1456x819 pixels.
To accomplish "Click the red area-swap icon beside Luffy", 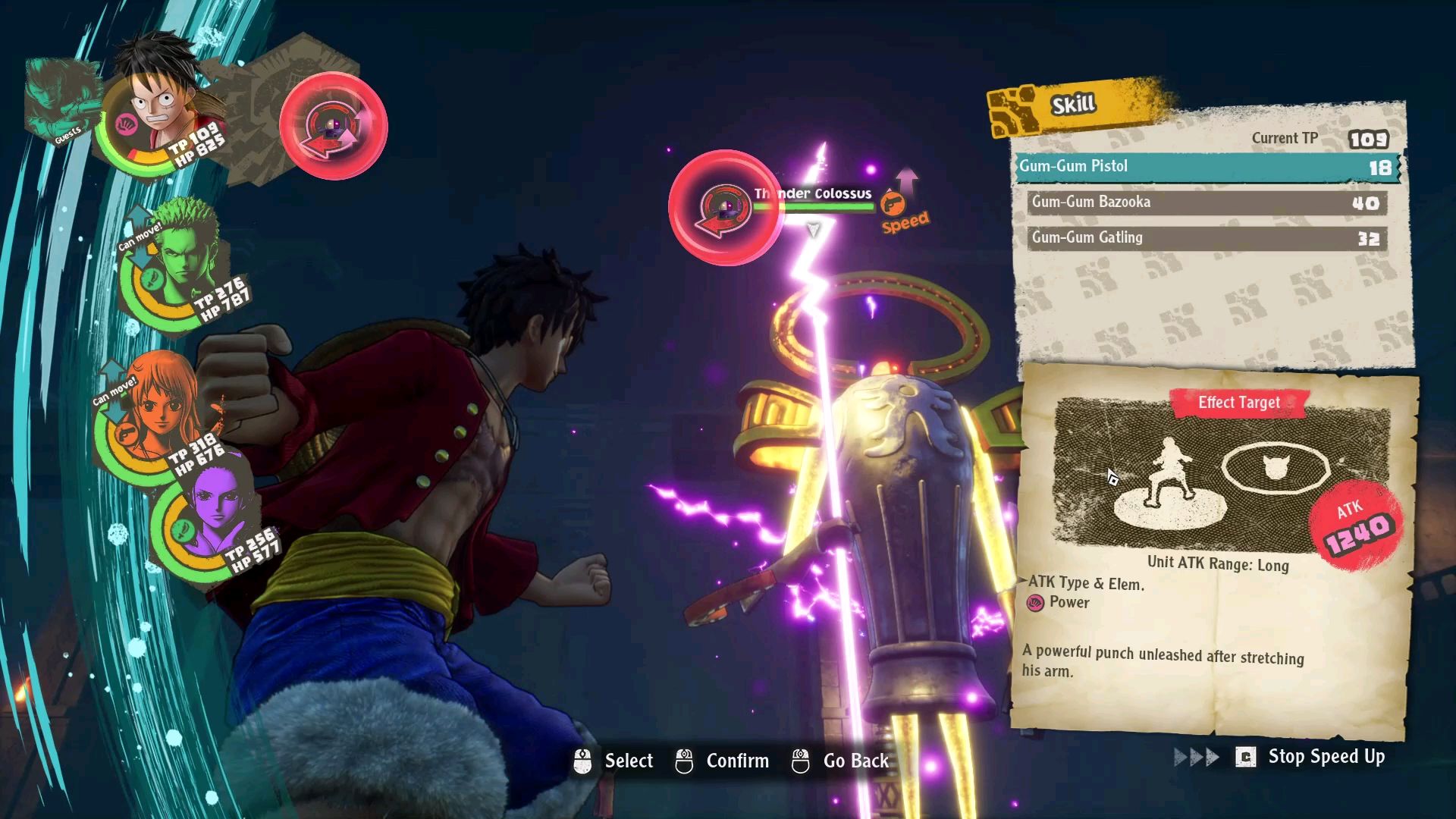I will [x=333, y=126].
